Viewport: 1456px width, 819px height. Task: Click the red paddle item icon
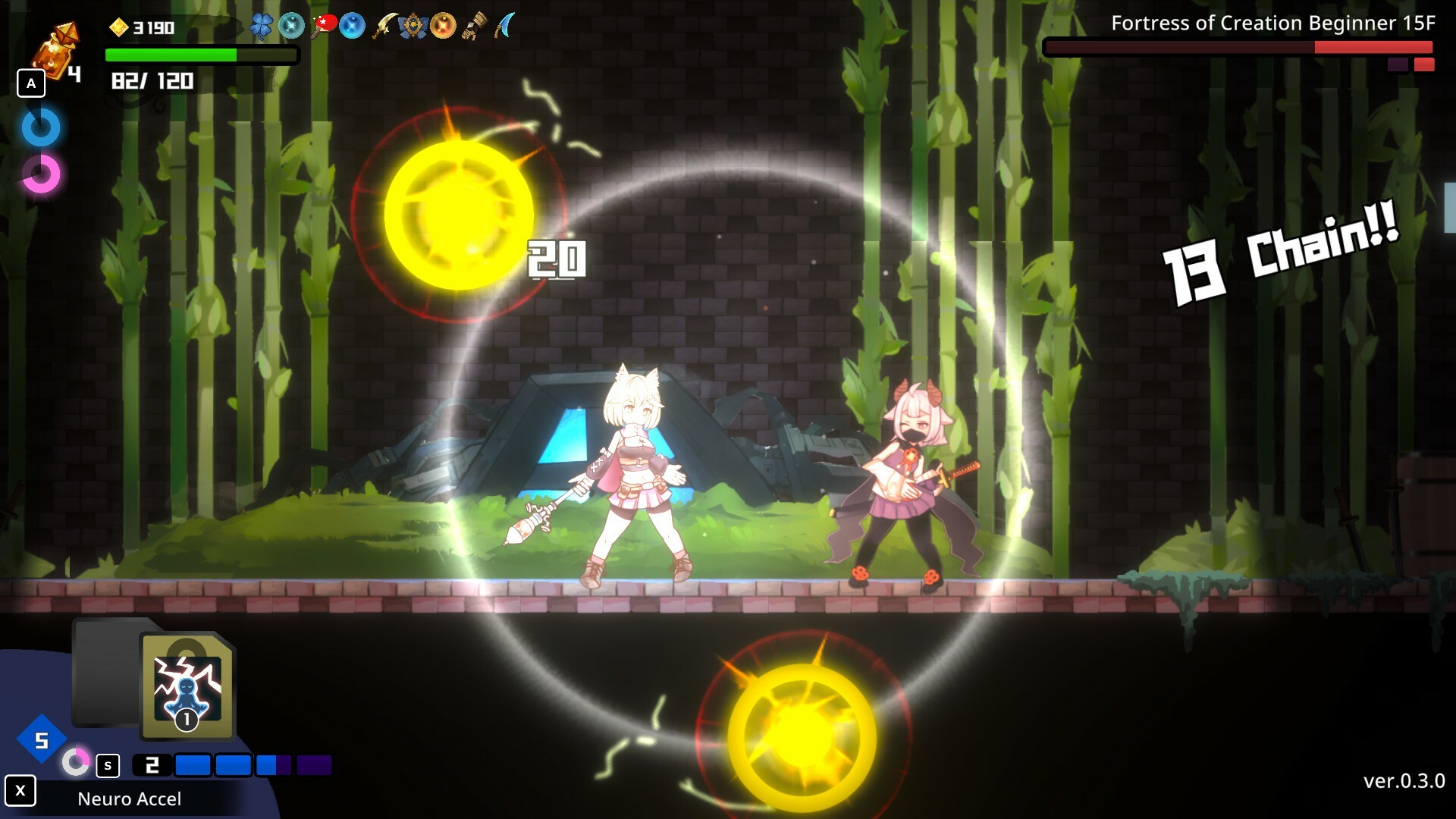click(x=325, y=23)
